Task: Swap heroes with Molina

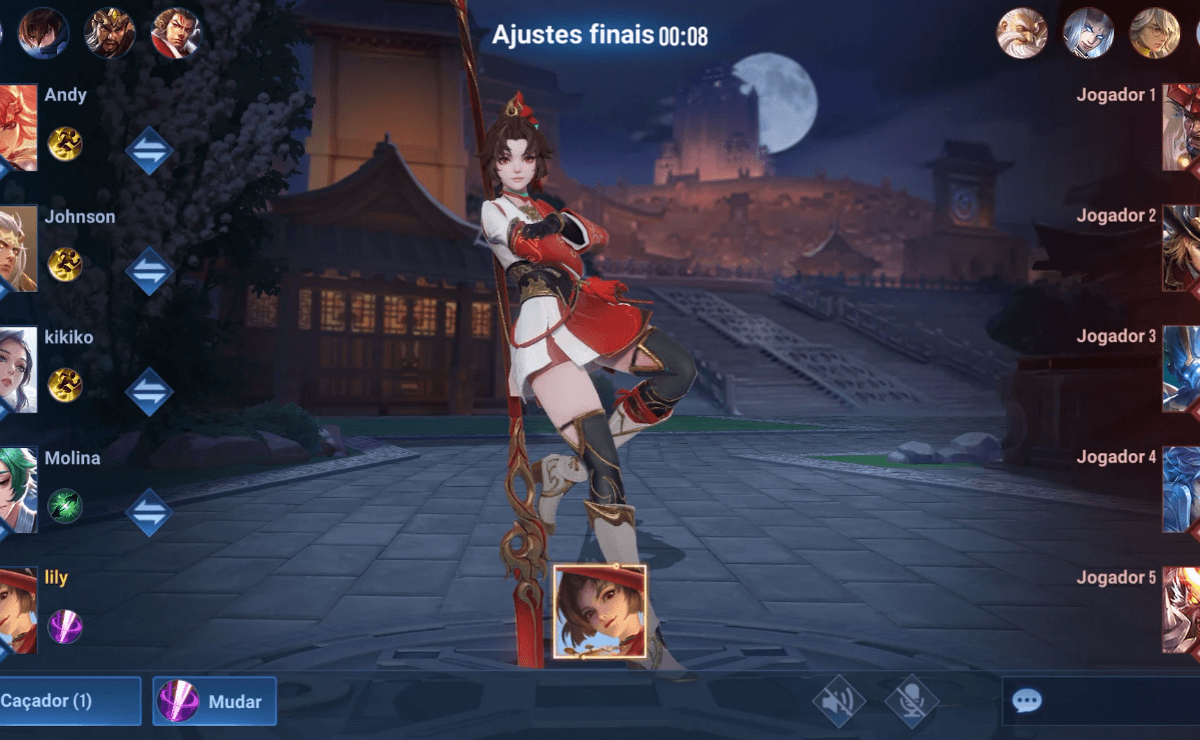Action: (x=149, y=512)
